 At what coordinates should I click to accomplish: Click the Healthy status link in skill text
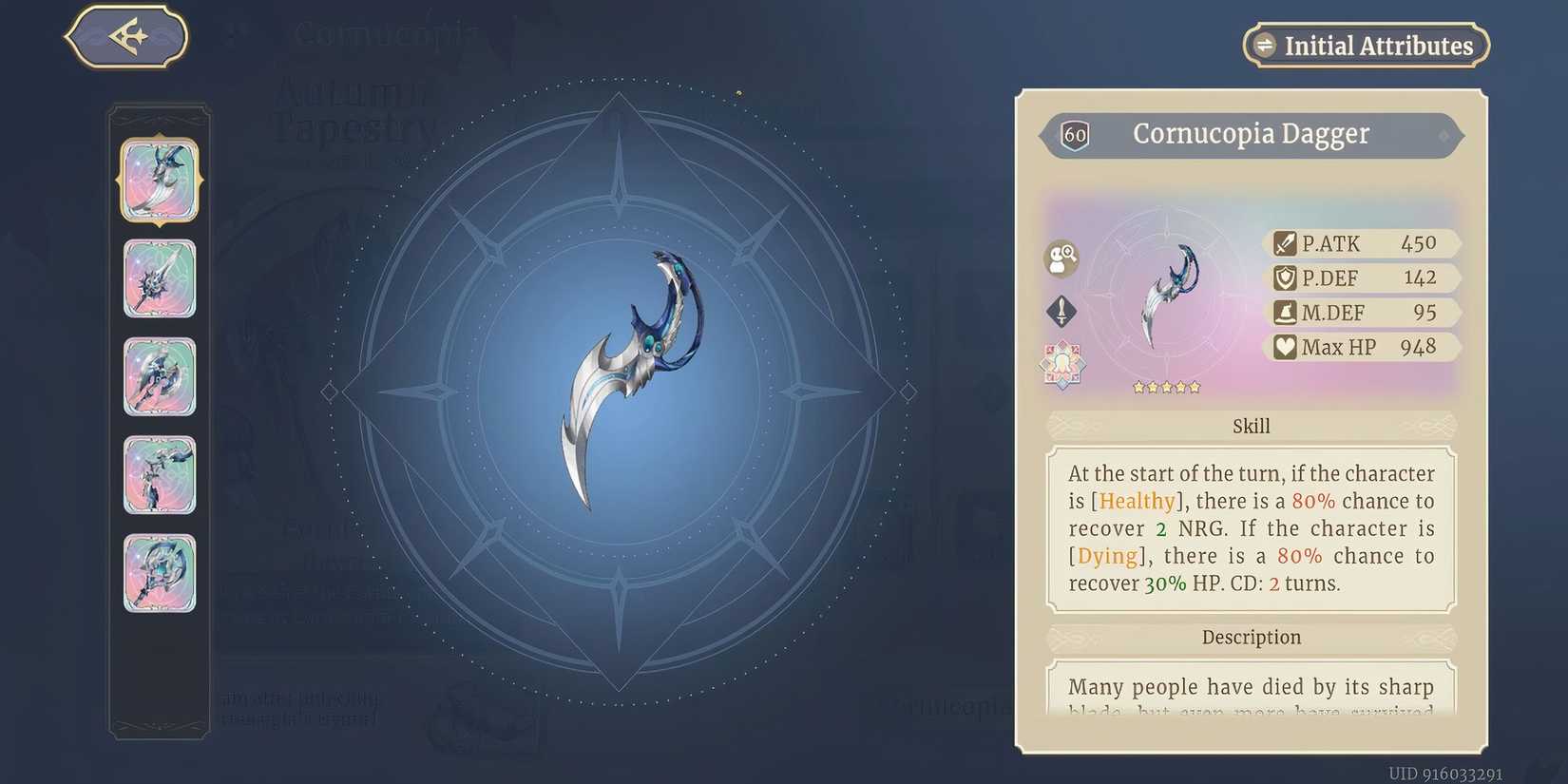pos(1137,501)
